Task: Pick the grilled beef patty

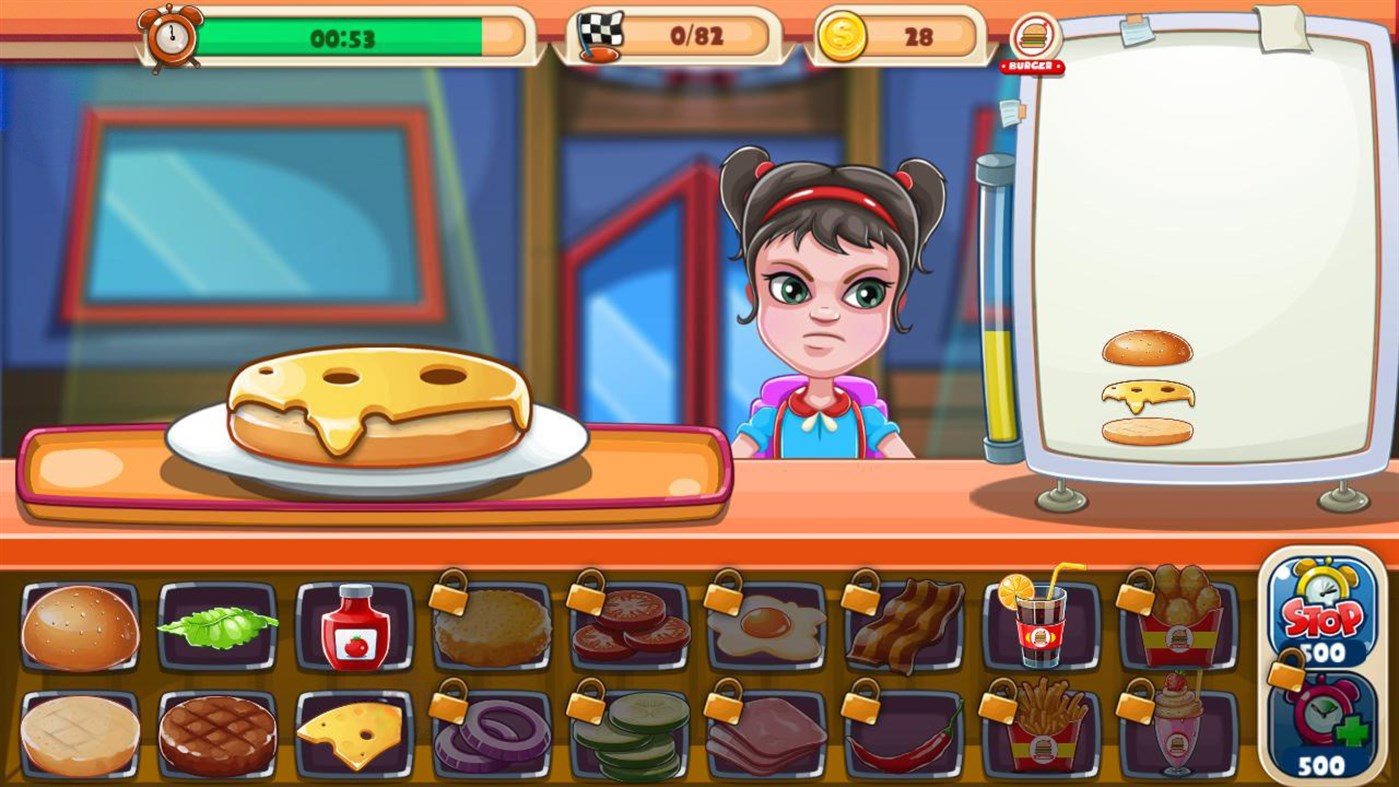Action: (218, 733)
